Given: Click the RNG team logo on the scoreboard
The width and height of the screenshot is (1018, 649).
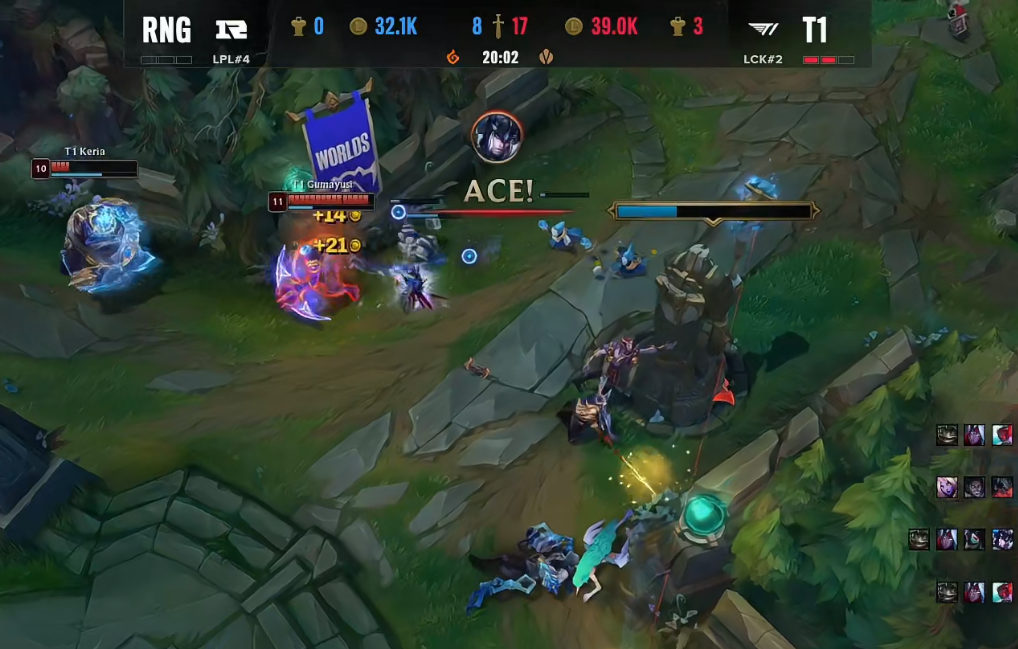Looking at the screenshot, I should (231, 29).
